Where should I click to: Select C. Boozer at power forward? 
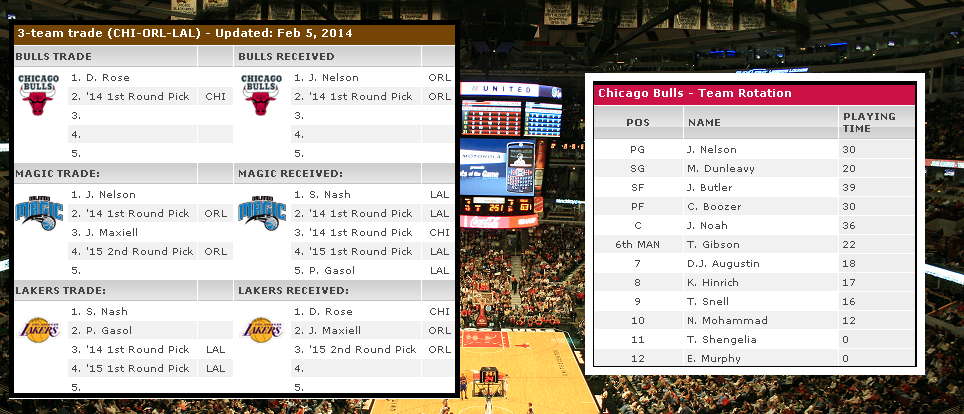click(714, 207)
